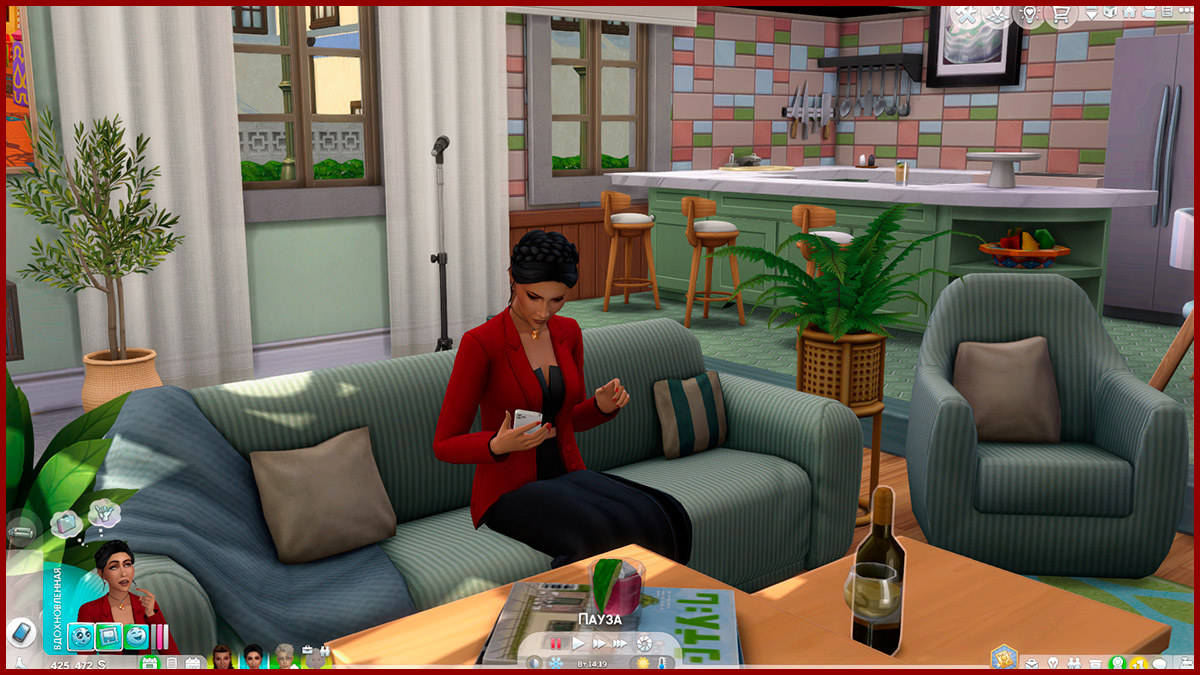Set game speed to ultra speed
1200x675 pixels.
[621, 643]
